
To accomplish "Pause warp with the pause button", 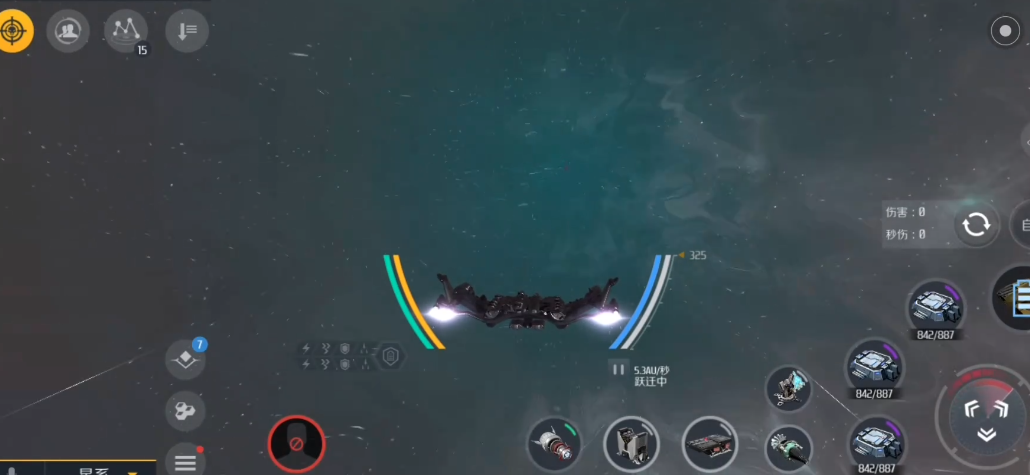I will pos(619,370).
